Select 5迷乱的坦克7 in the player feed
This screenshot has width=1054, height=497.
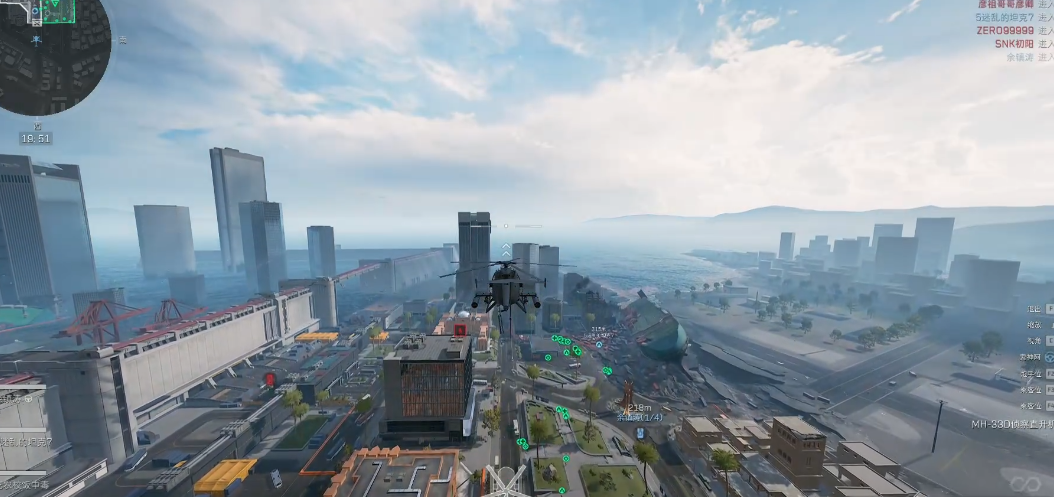pos(1004,18)
